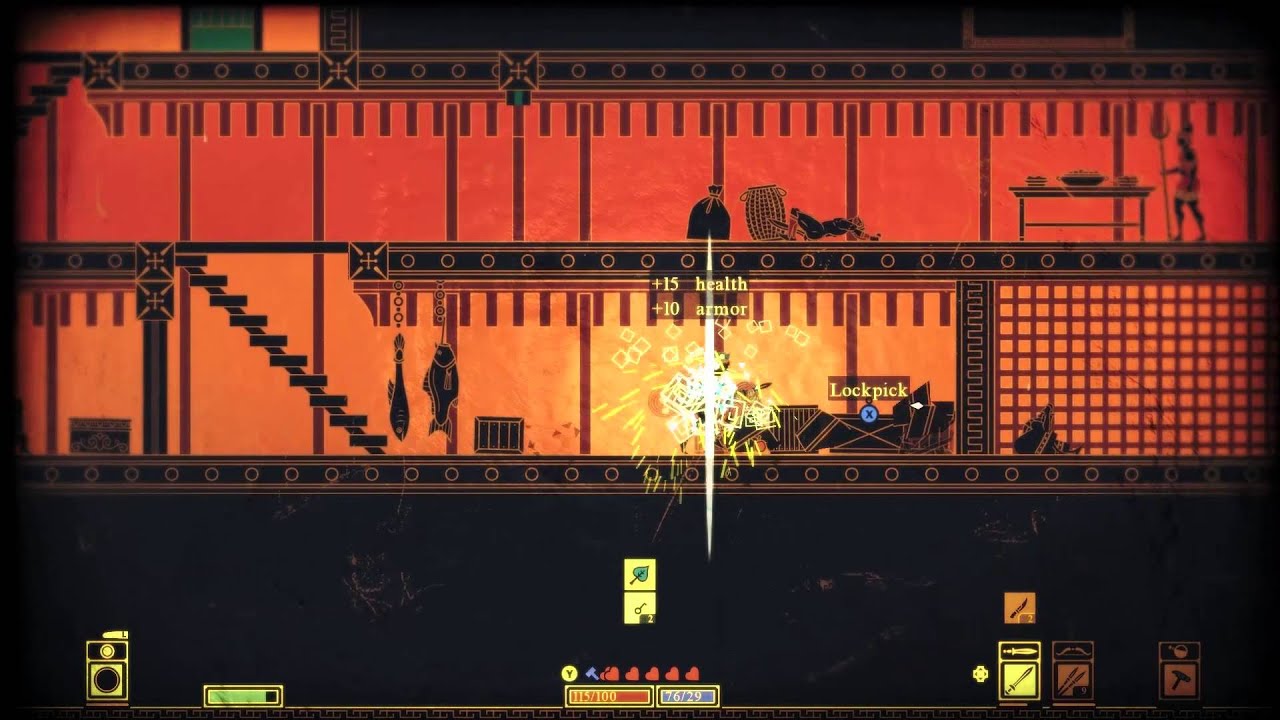Select the equipped sword weapon slot
This screenshot has width=1280, height=720.
click(x=1019, y=680)
